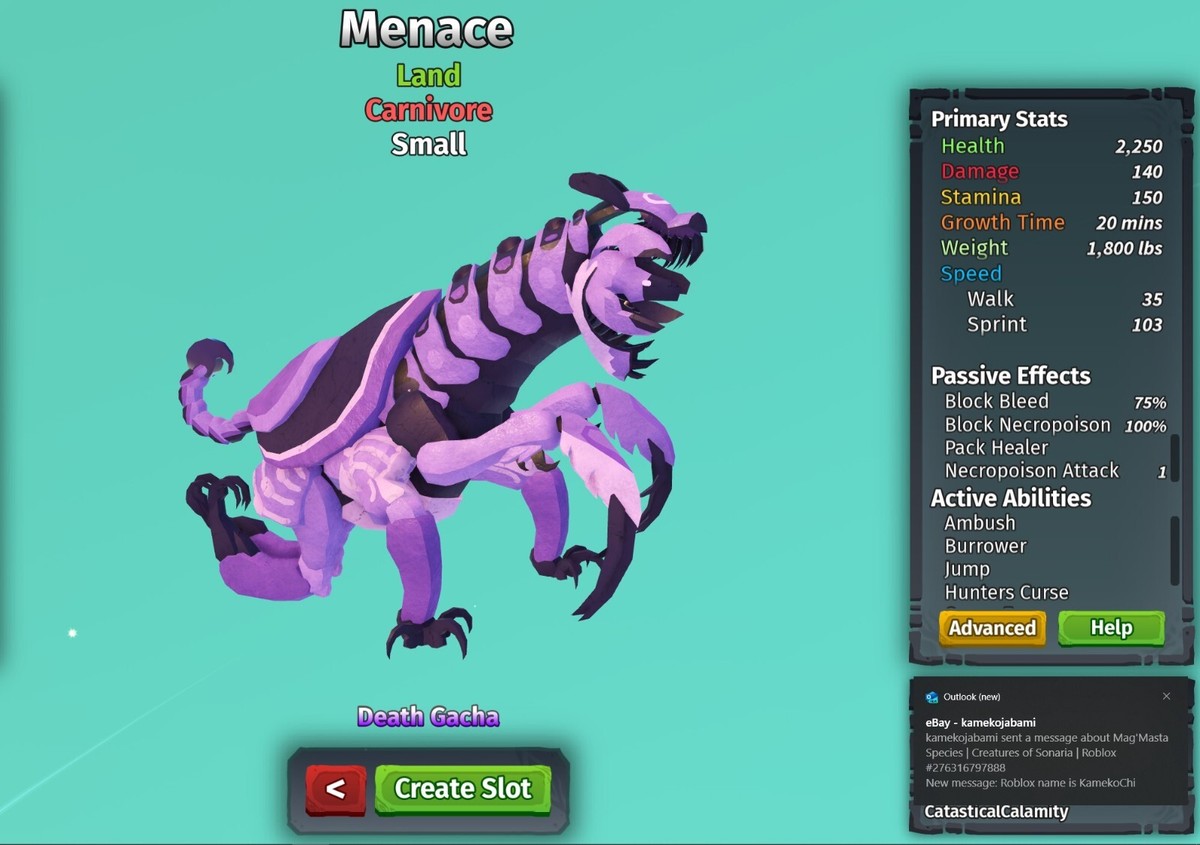This screenshot has width=1200, height=845.
Task: Click the green Create Slot button
Action: [463, 788]
